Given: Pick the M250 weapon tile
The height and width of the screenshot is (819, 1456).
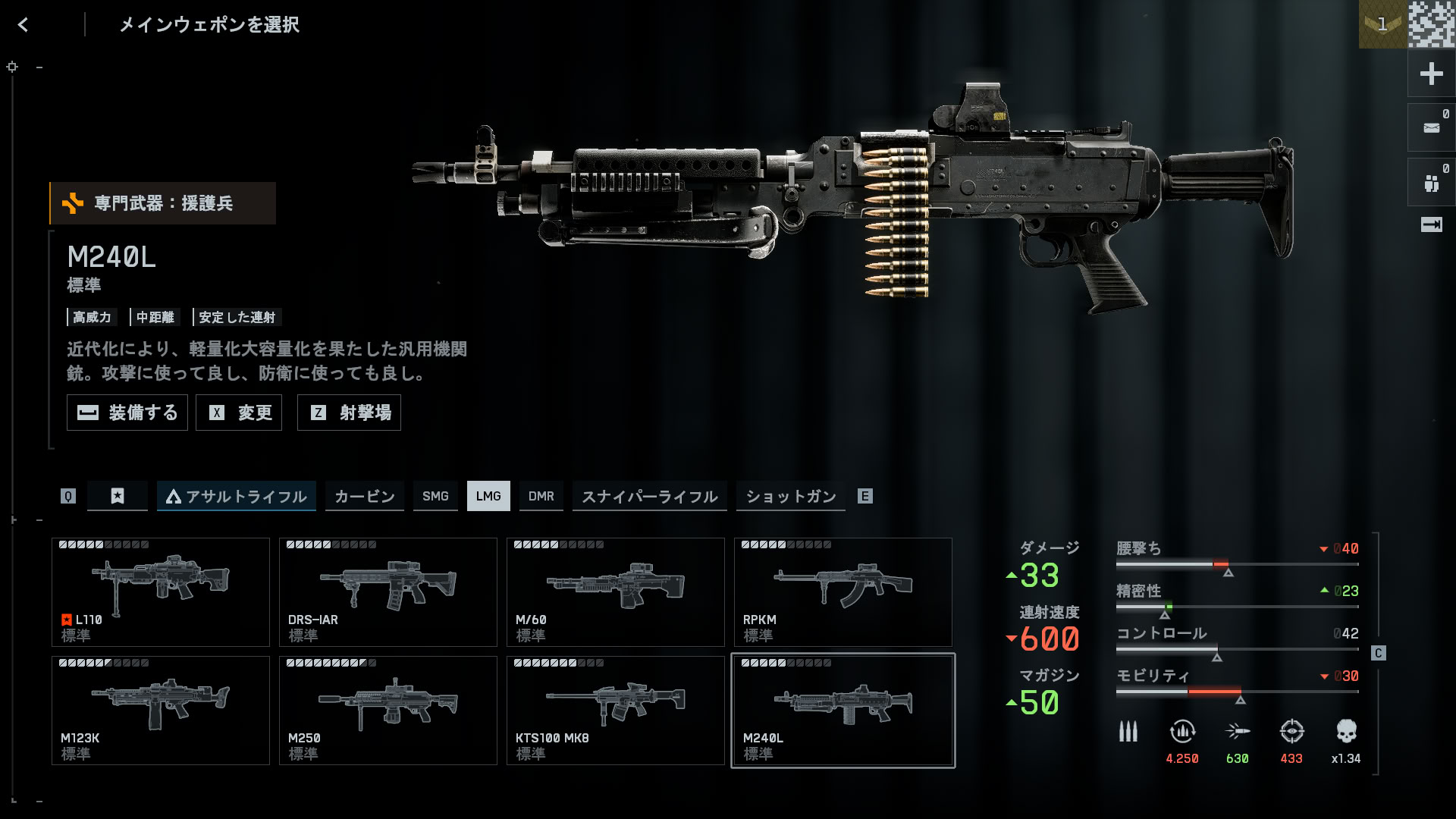Looking at the screenshot, I should 388,711.
